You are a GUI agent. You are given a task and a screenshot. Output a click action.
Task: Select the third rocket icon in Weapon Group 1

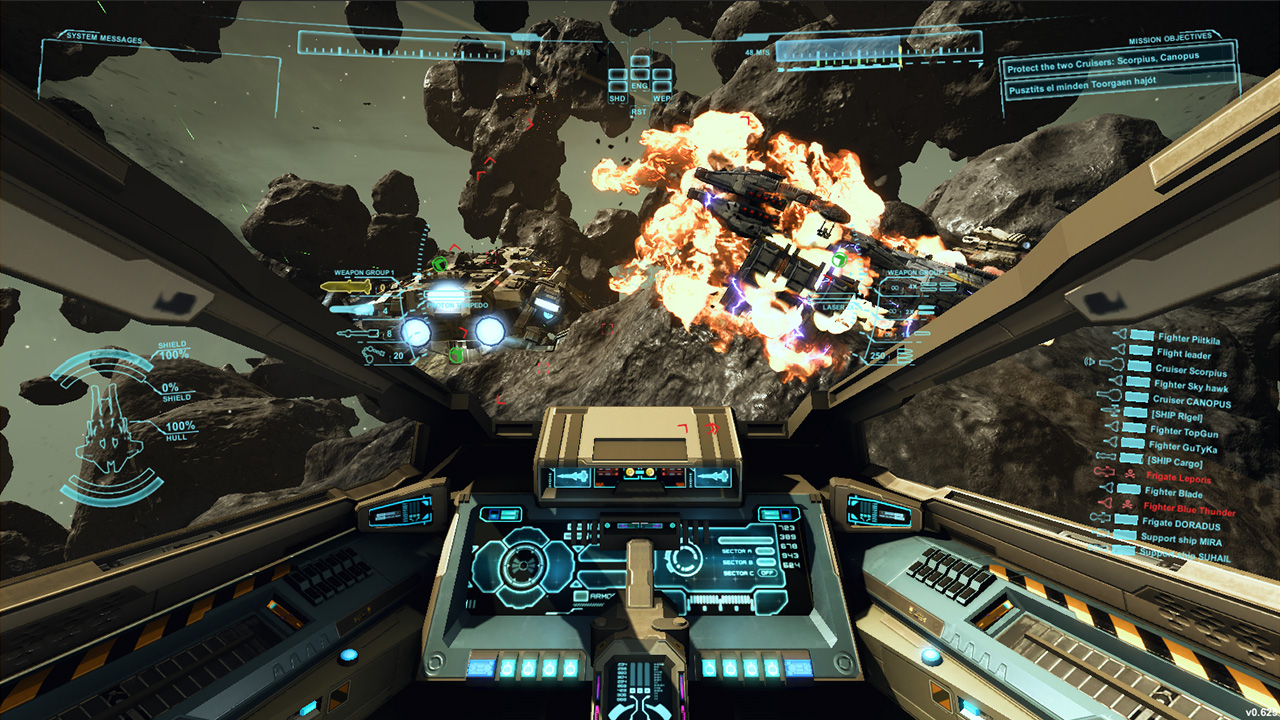(x=357, y=333)
